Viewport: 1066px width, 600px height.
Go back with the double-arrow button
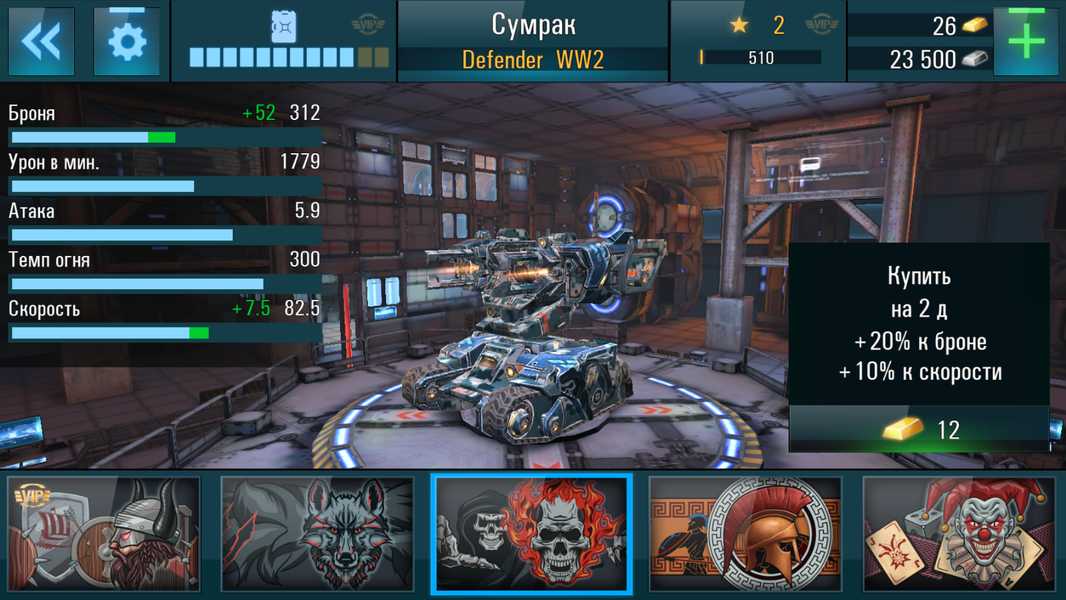tap(41, 41)
